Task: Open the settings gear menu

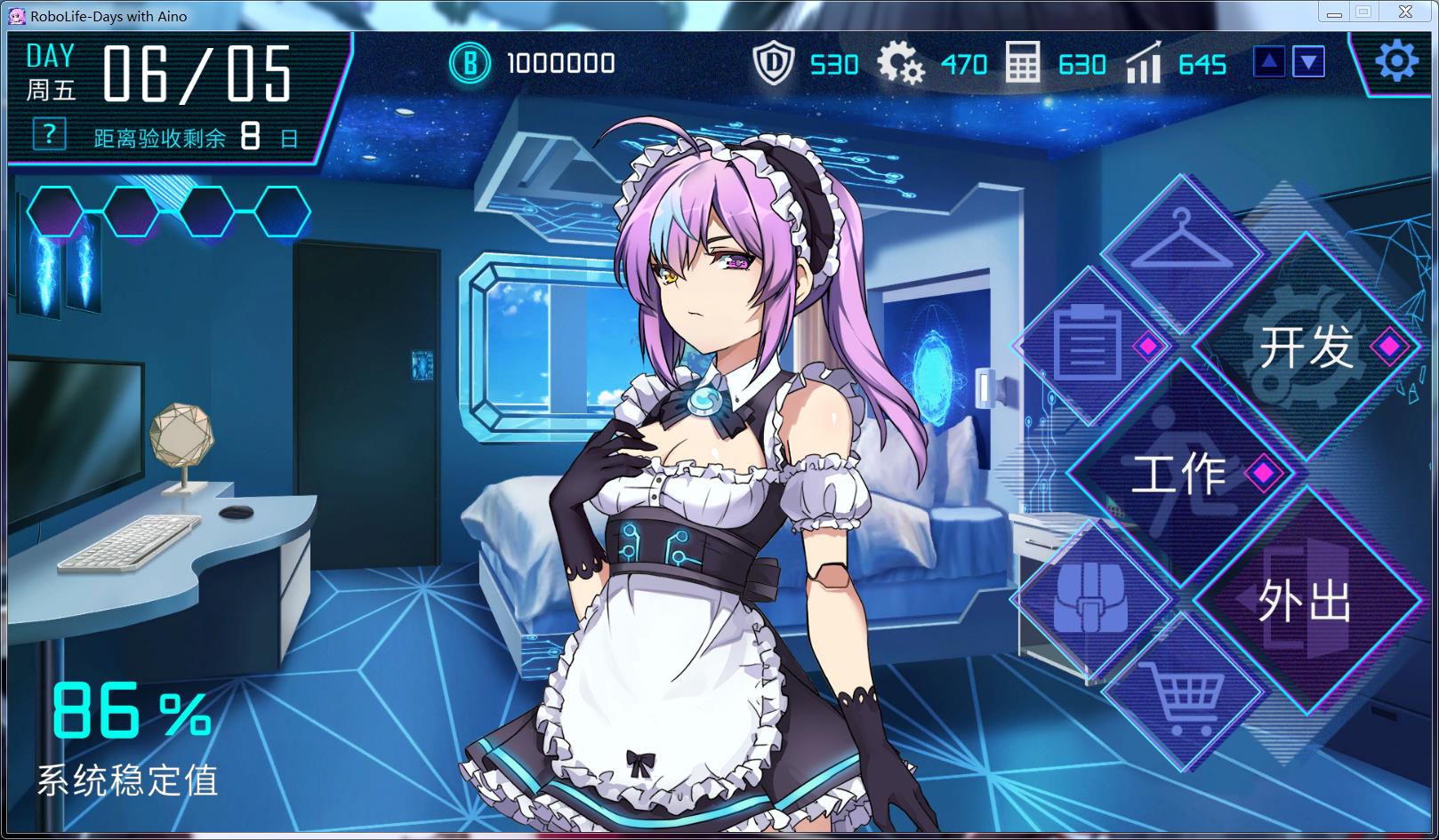Action: 1396,62
